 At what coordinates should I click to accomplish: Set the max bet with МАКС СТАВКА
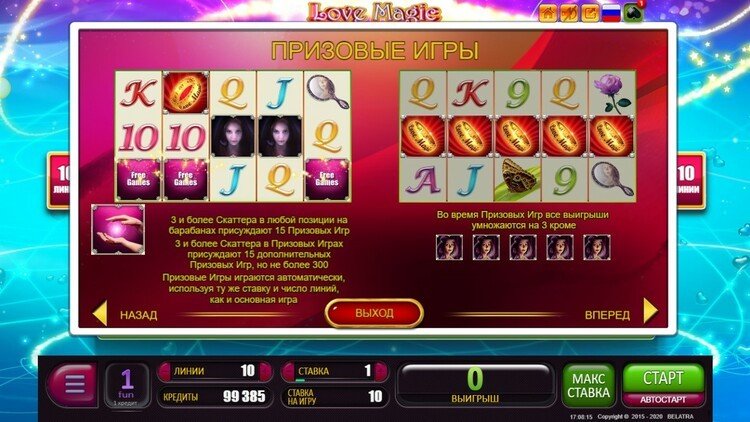(x=588, y=385)
